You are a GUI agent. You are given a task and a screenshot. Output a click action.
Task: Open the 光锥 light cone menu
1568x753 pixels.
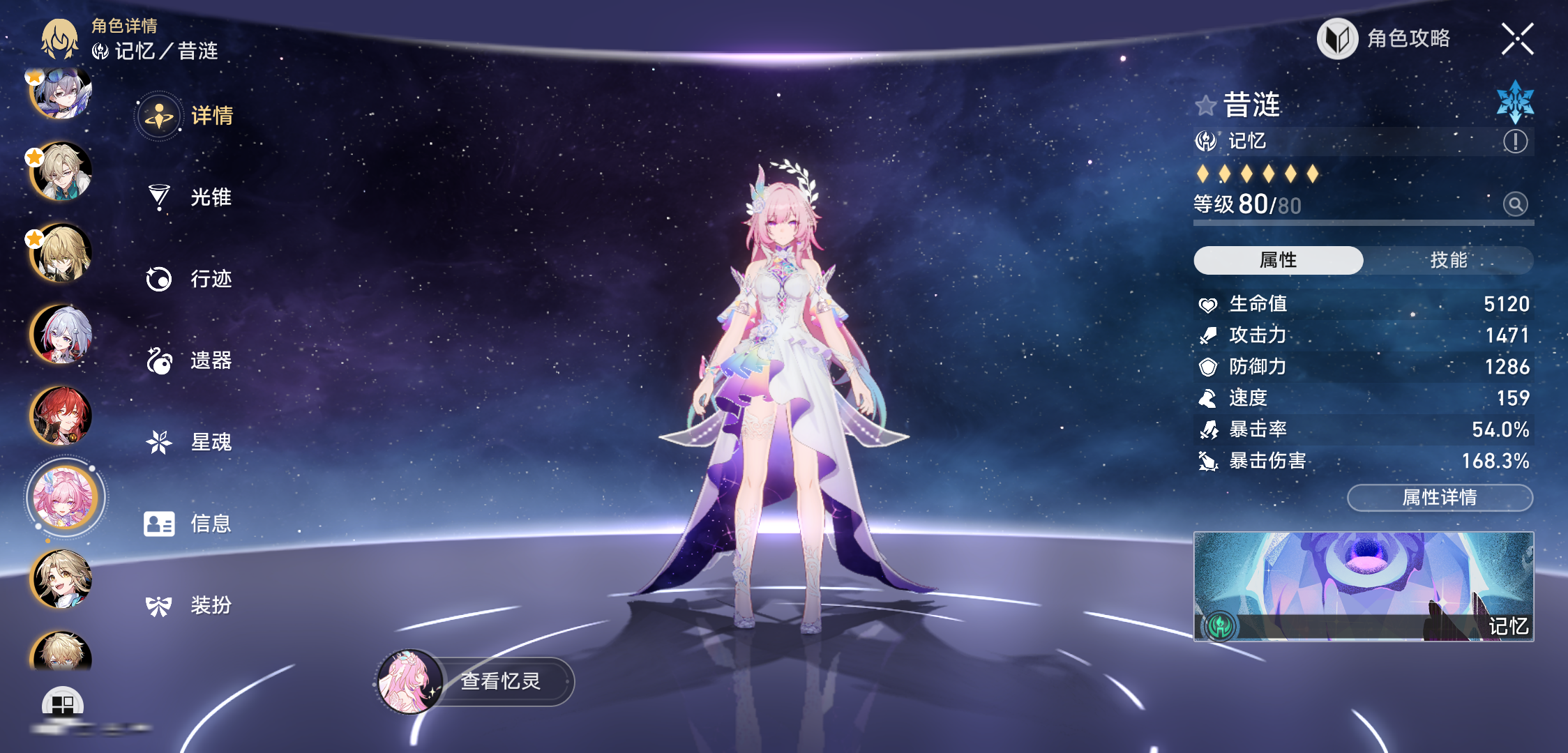(x=188, y=197)
